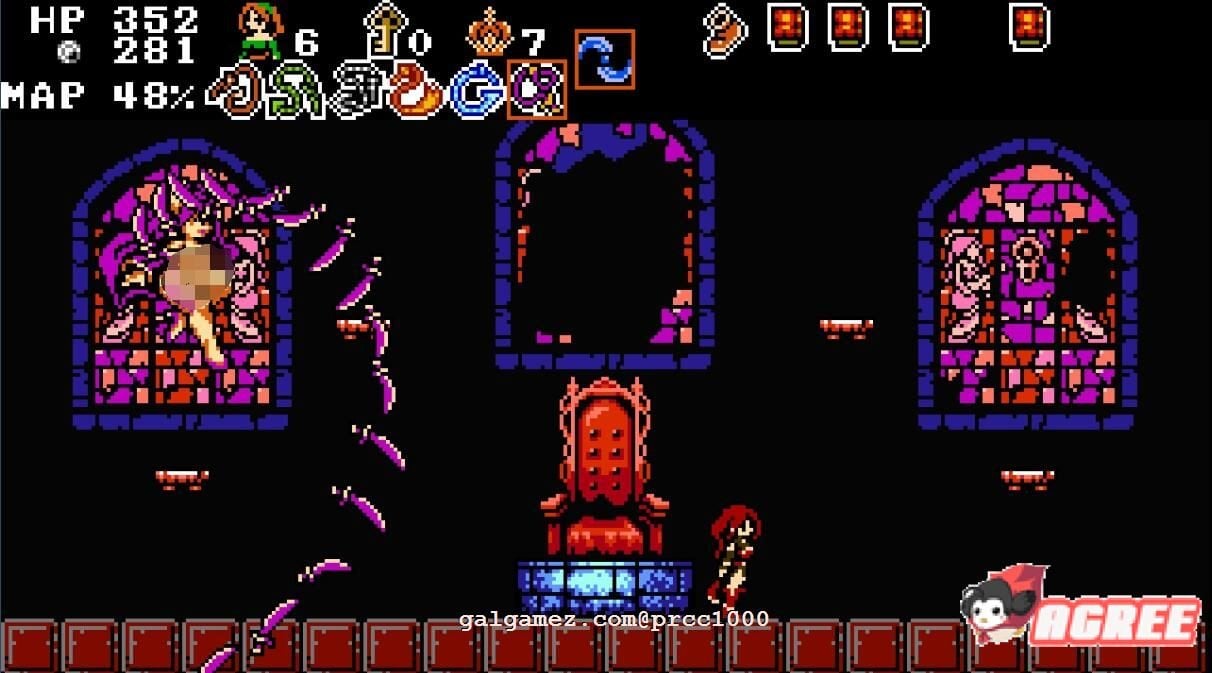Activate the blue wave subweapon slot
Image resolution: width=1212 pixels, height=673 pixels.
tap(605, 59)
